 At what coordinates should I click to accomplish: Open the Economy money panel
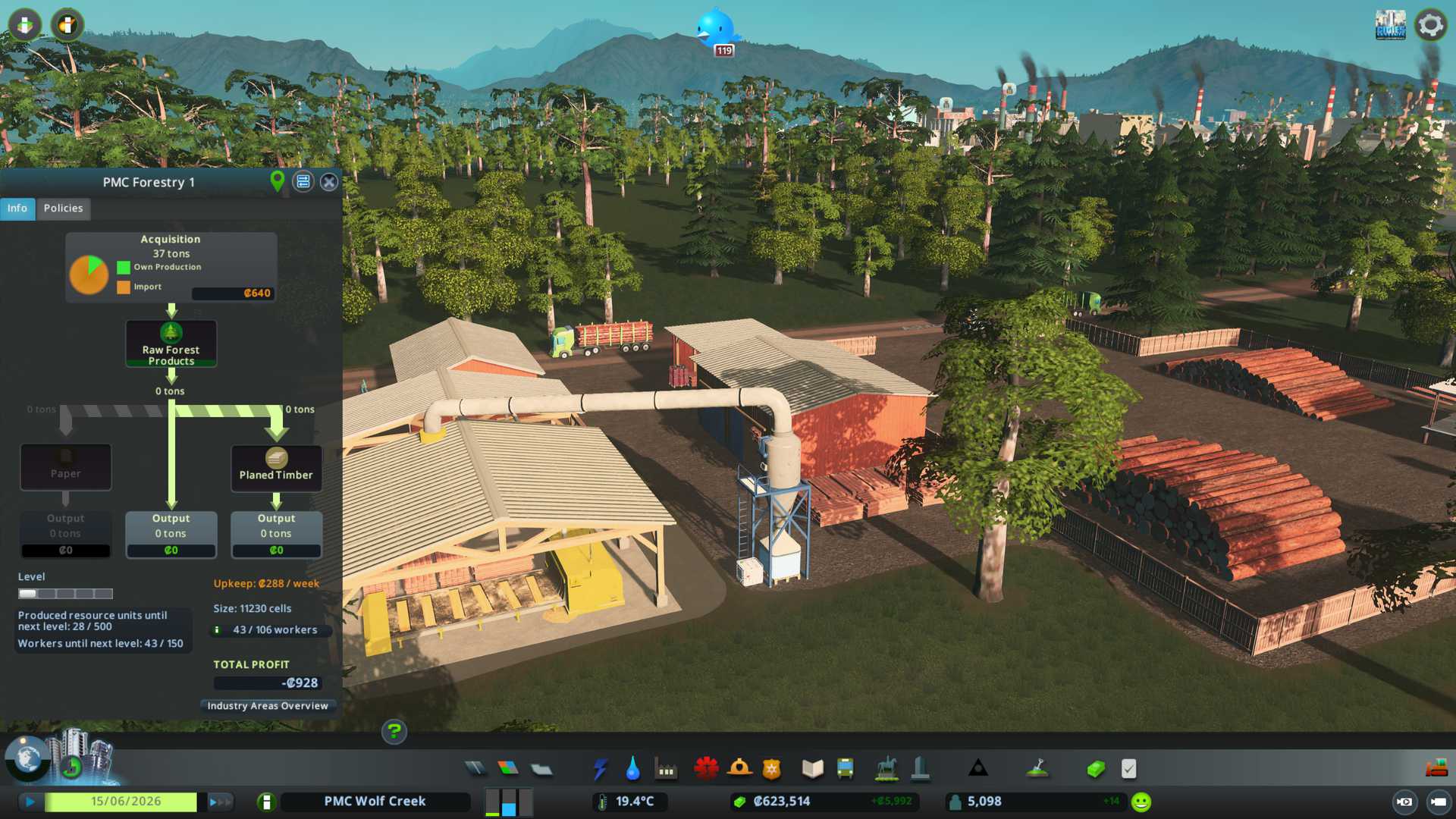click(x=1095, y=769)
